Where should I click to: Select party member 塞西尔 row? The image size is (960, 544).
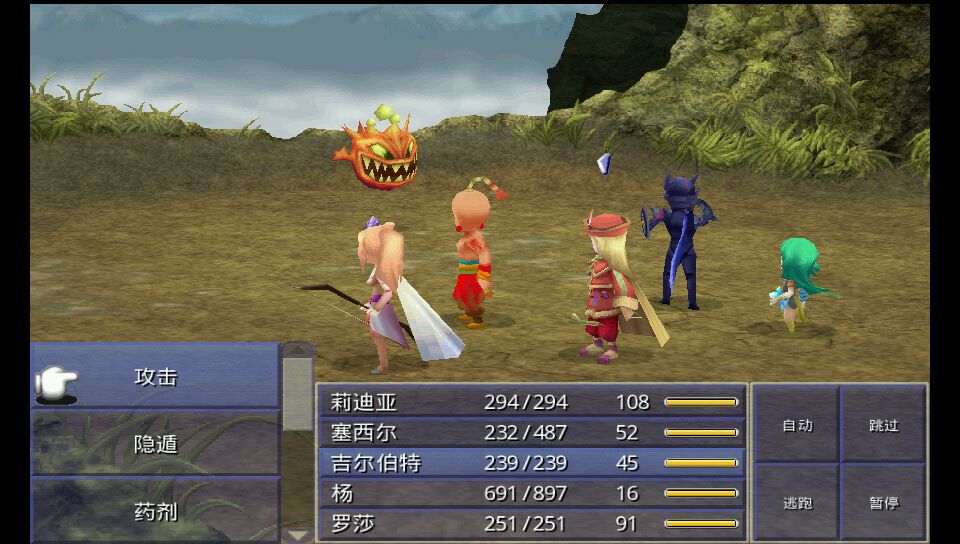532,432
